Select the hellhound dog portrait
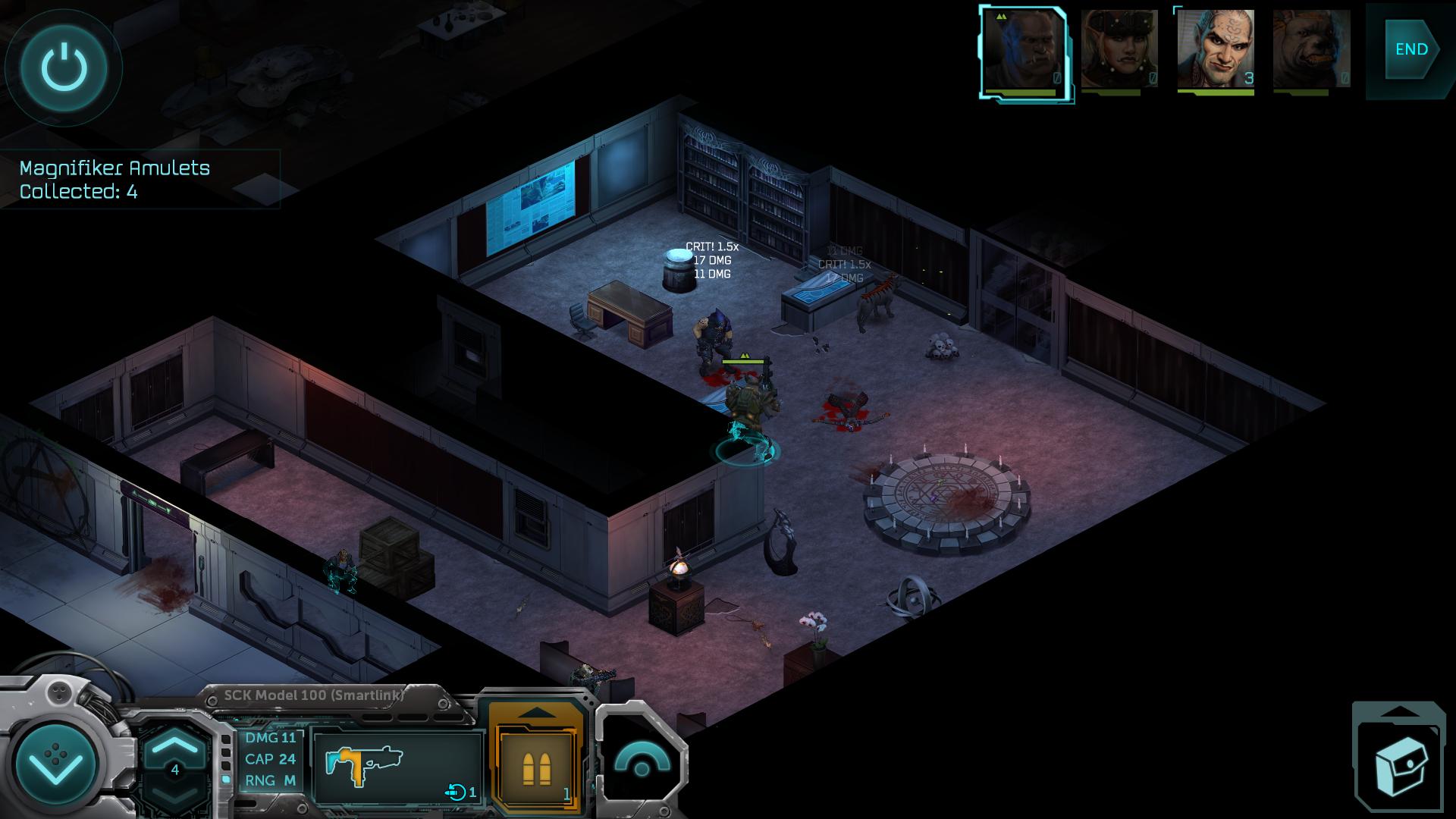 1311,49
